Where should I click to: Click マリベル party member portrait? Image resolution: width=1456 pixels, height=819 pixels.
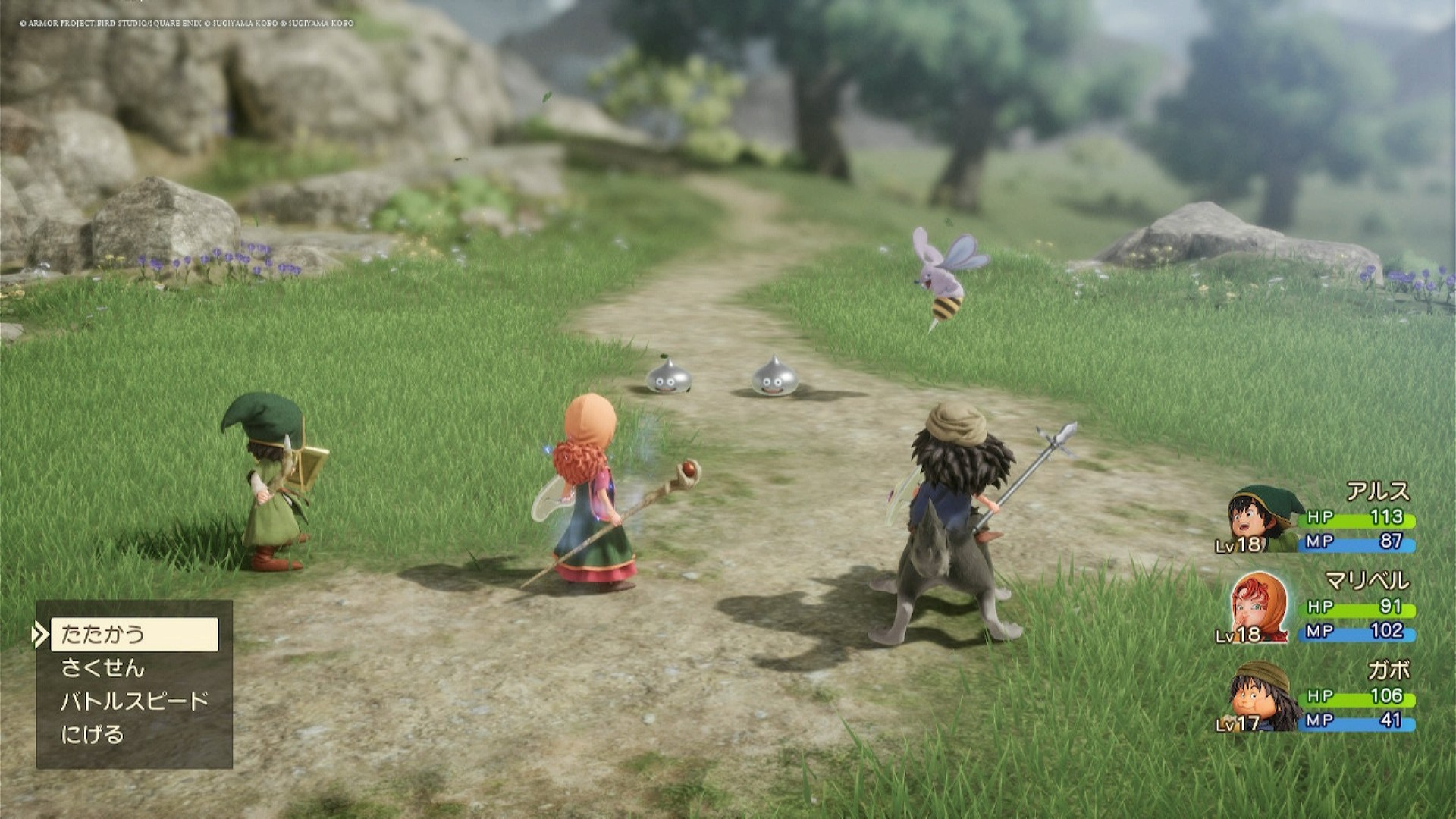(1257, 609)
